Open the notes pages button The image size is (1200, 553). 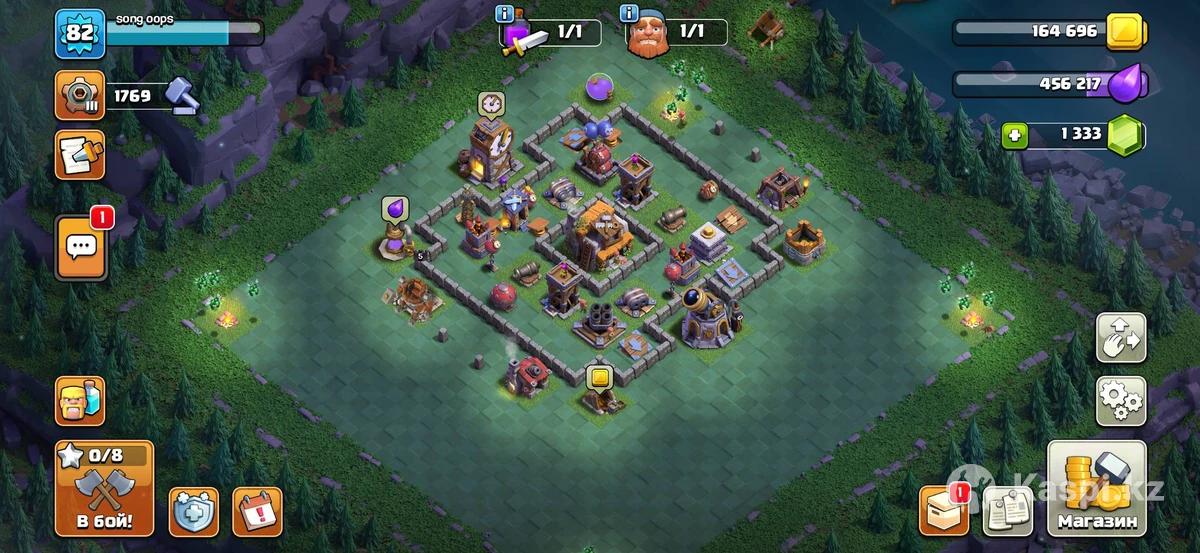[1007, 510]
